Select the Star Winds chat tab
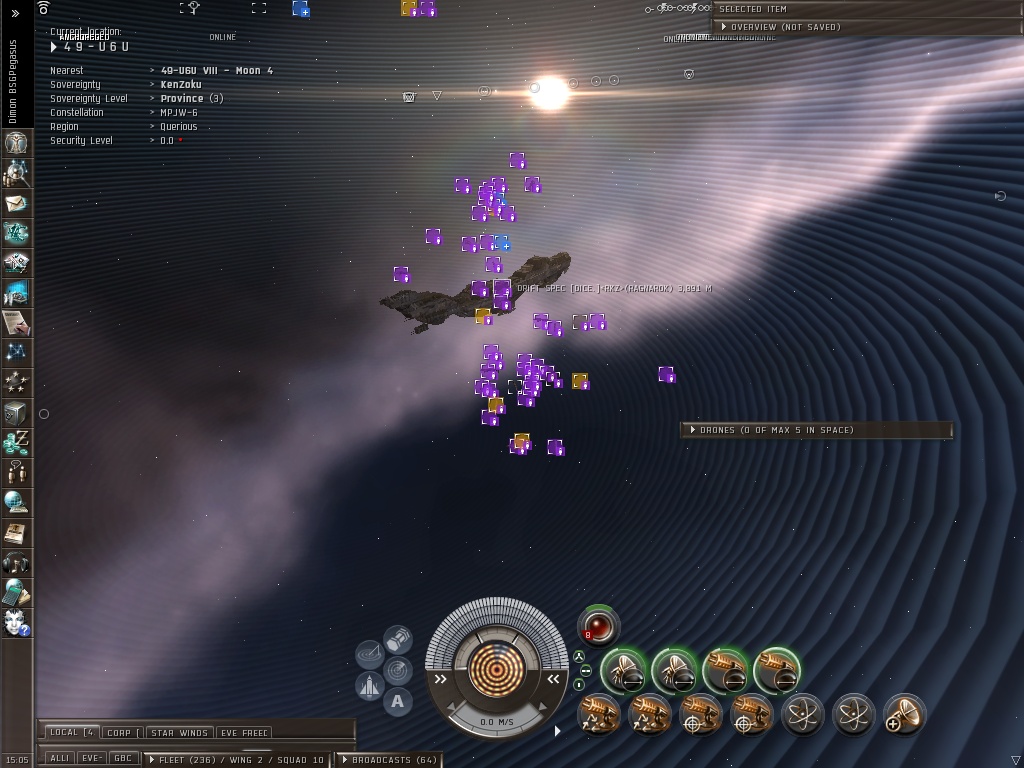 pos(179,733)
